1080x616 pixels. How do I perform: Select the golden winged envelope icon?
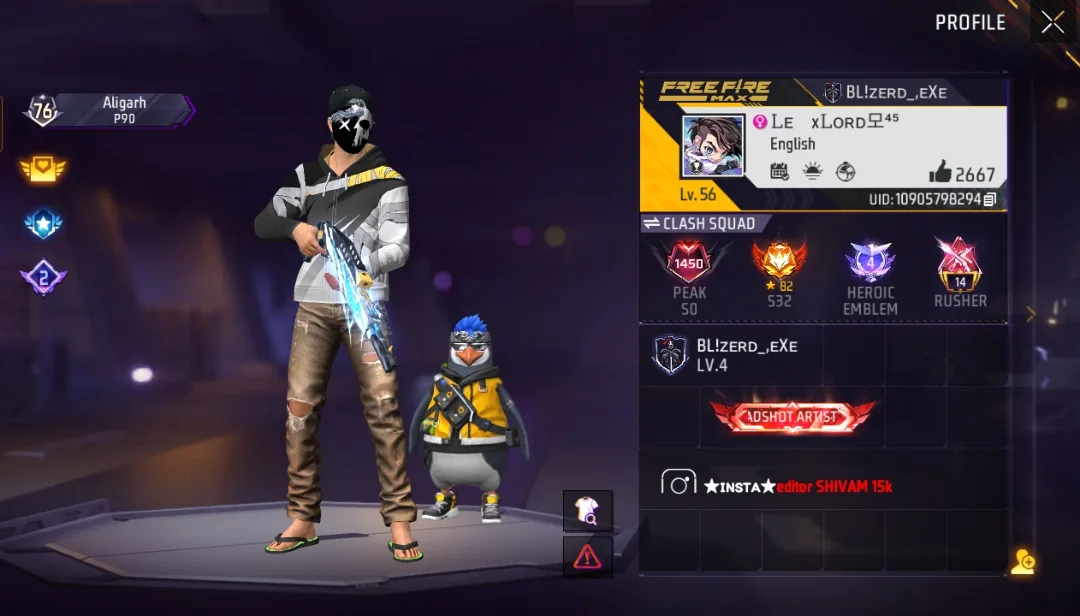click(42, 169)
